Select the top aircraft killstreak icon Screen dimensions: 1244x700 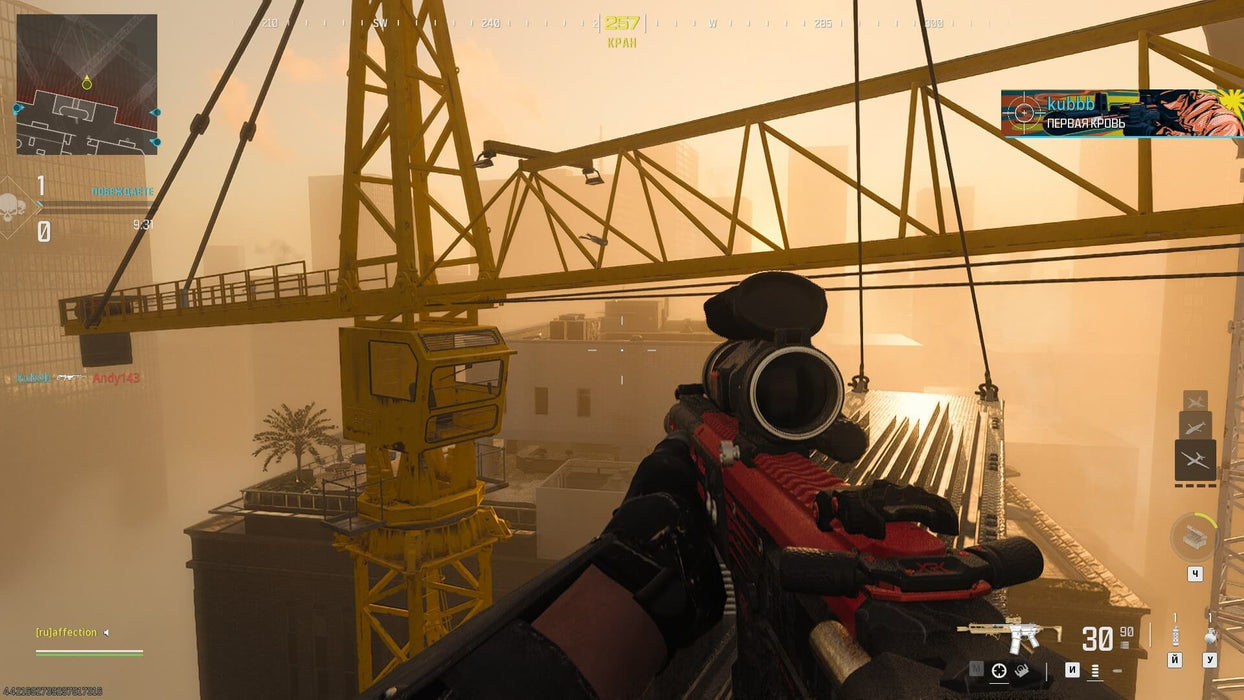tap(1195, 400)
